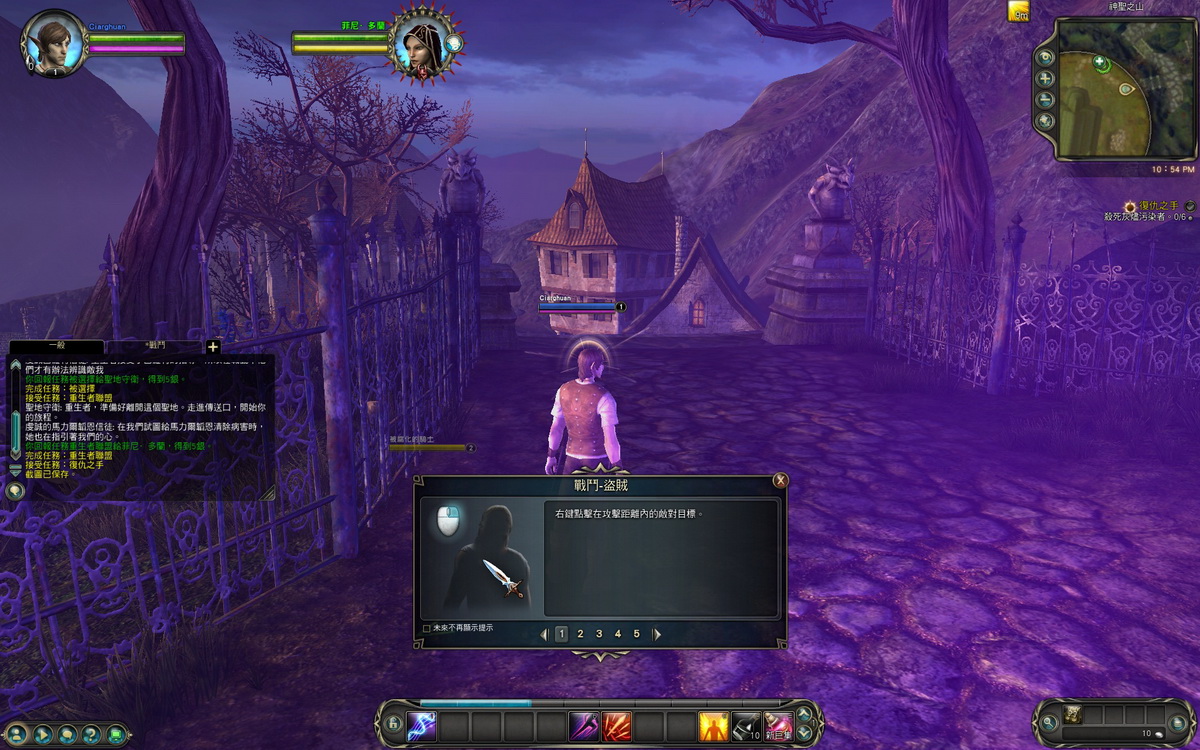Add a new chat tab with plus
This screenshot has height=750, width=1200.
point(212,347)
